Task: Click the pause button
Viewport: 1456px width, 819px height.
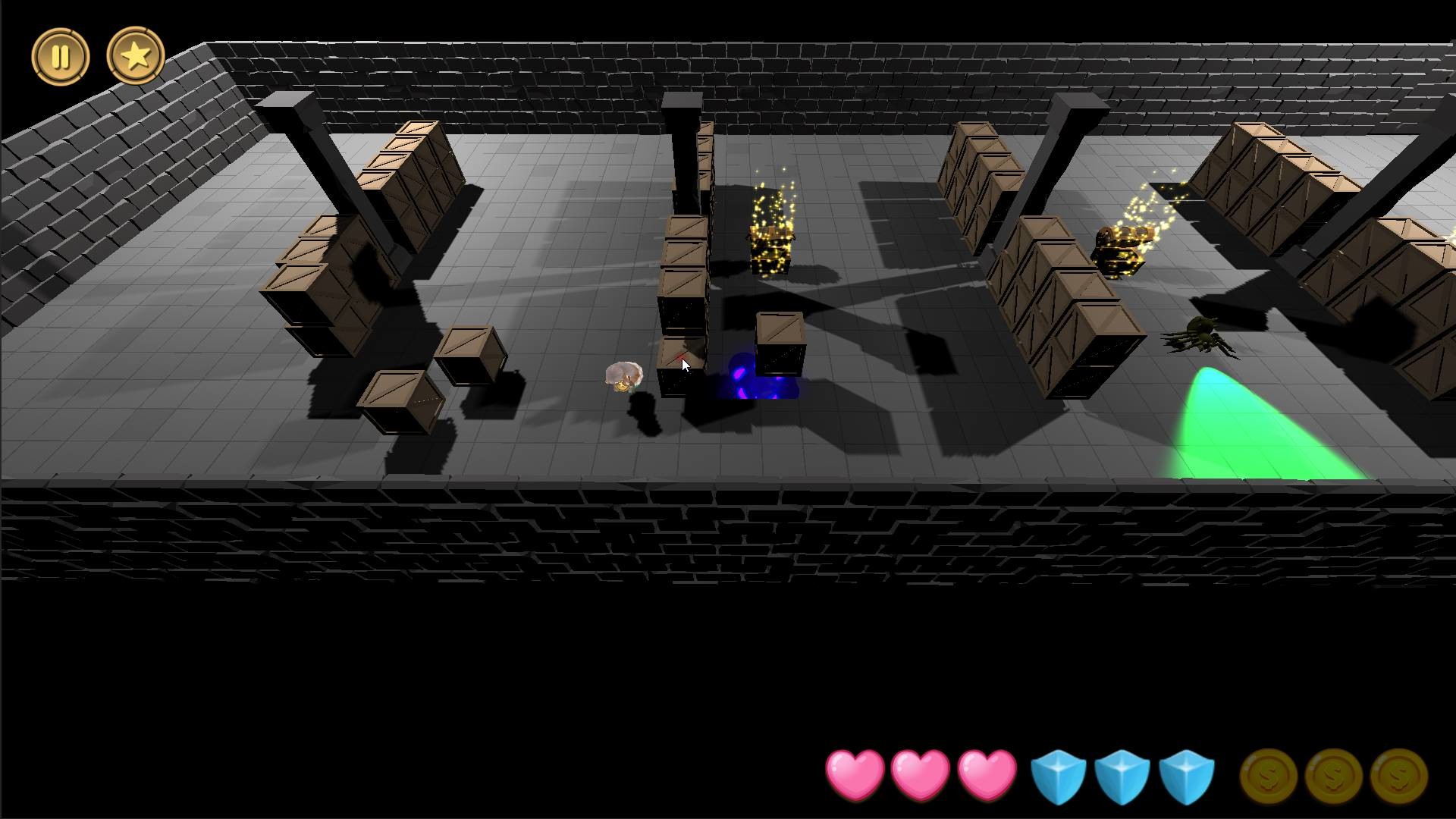Action: (62, 55)
